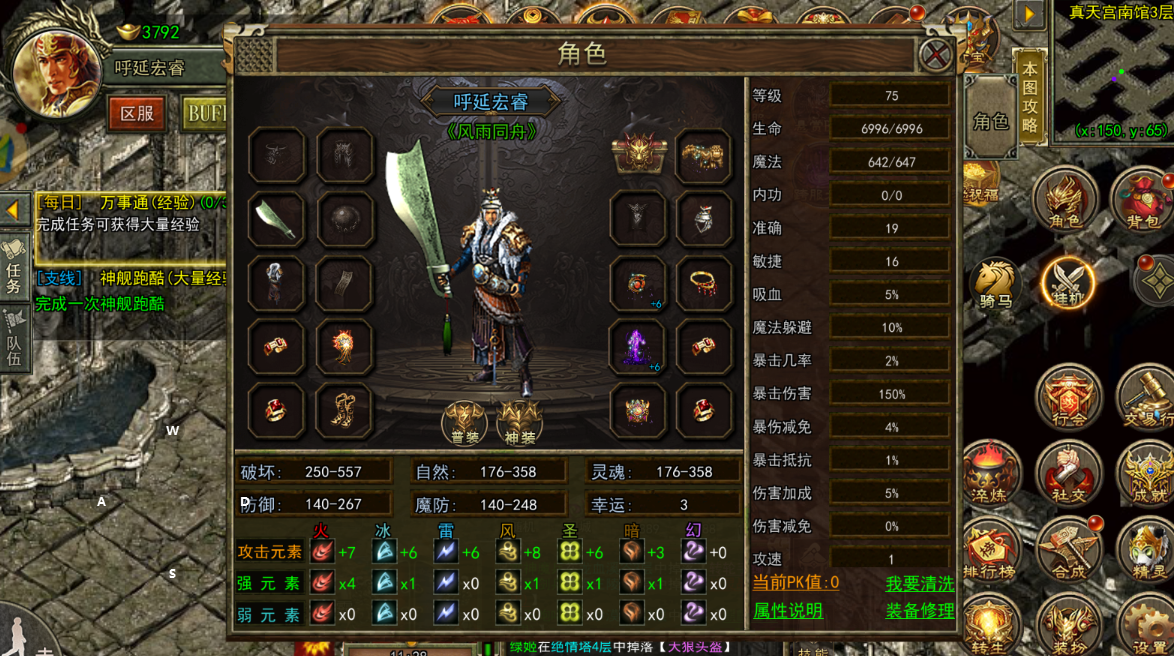Open the 属性说明 attribute explanation
The width and height of the screenshot is (1174, 656).
pos(788,611)
